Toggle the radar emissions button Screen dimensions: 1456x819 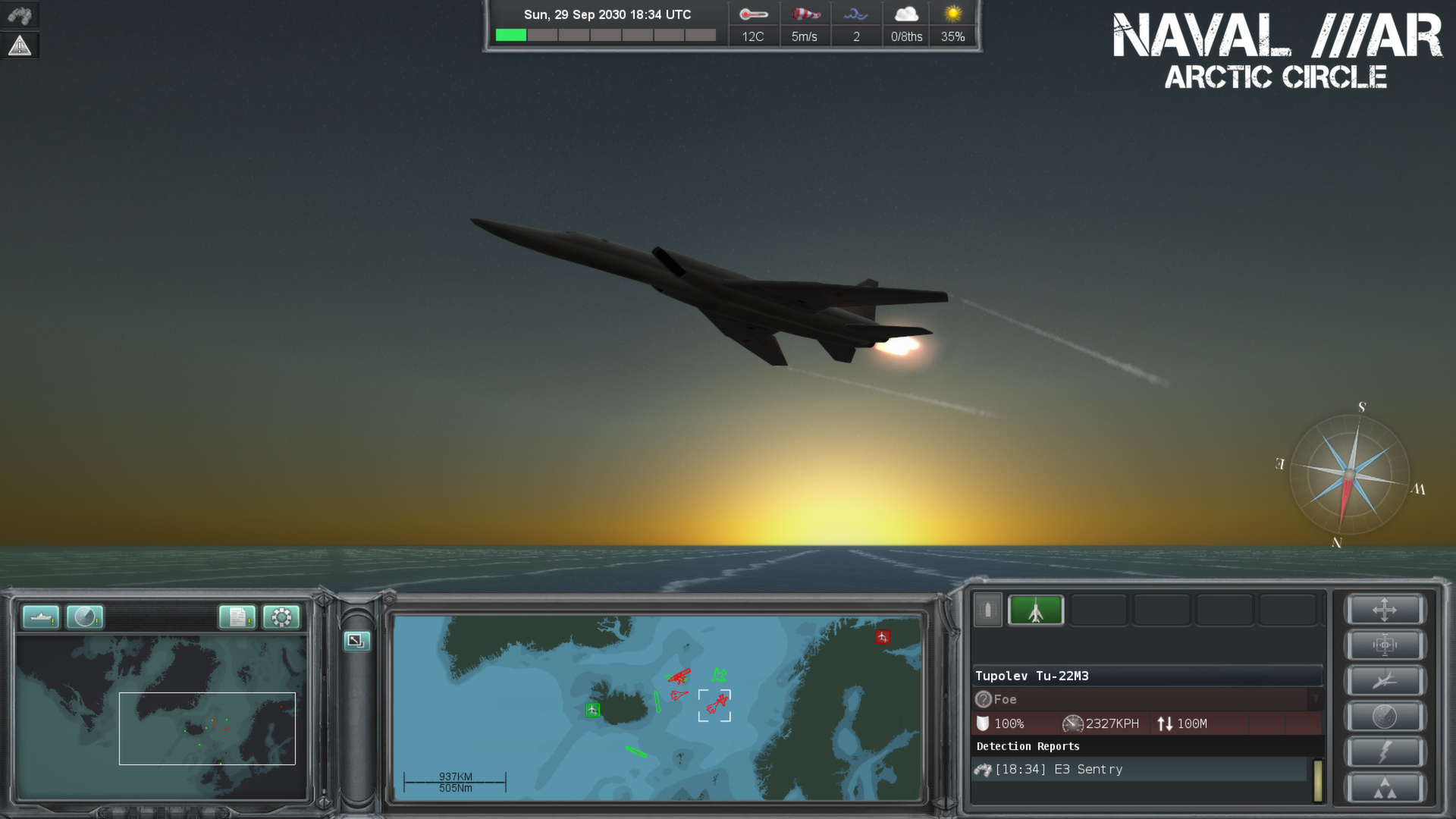pyautogui.click(x=1385, y=714)
